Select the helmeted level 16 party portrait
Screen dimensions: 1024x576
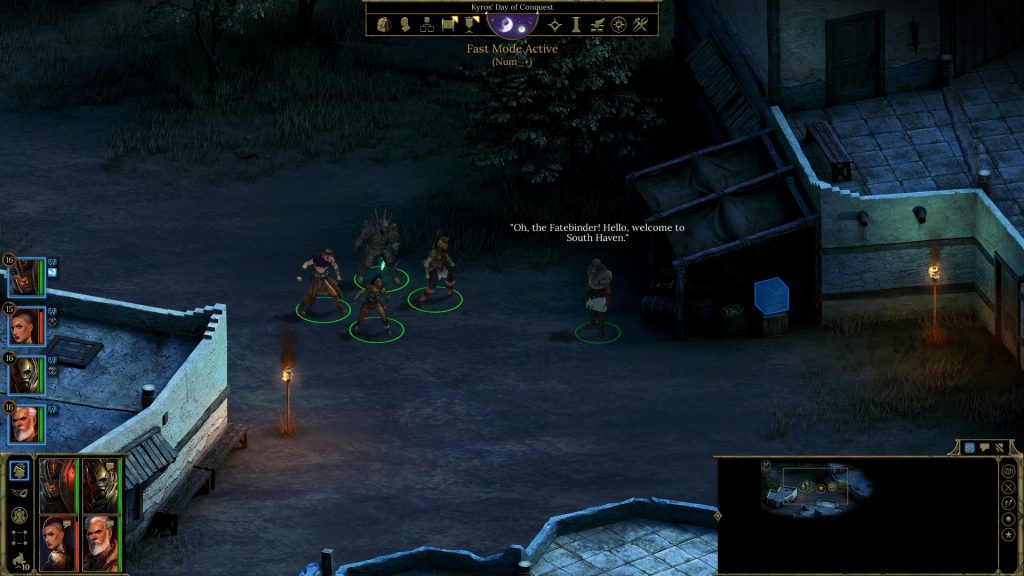[27, 277]
